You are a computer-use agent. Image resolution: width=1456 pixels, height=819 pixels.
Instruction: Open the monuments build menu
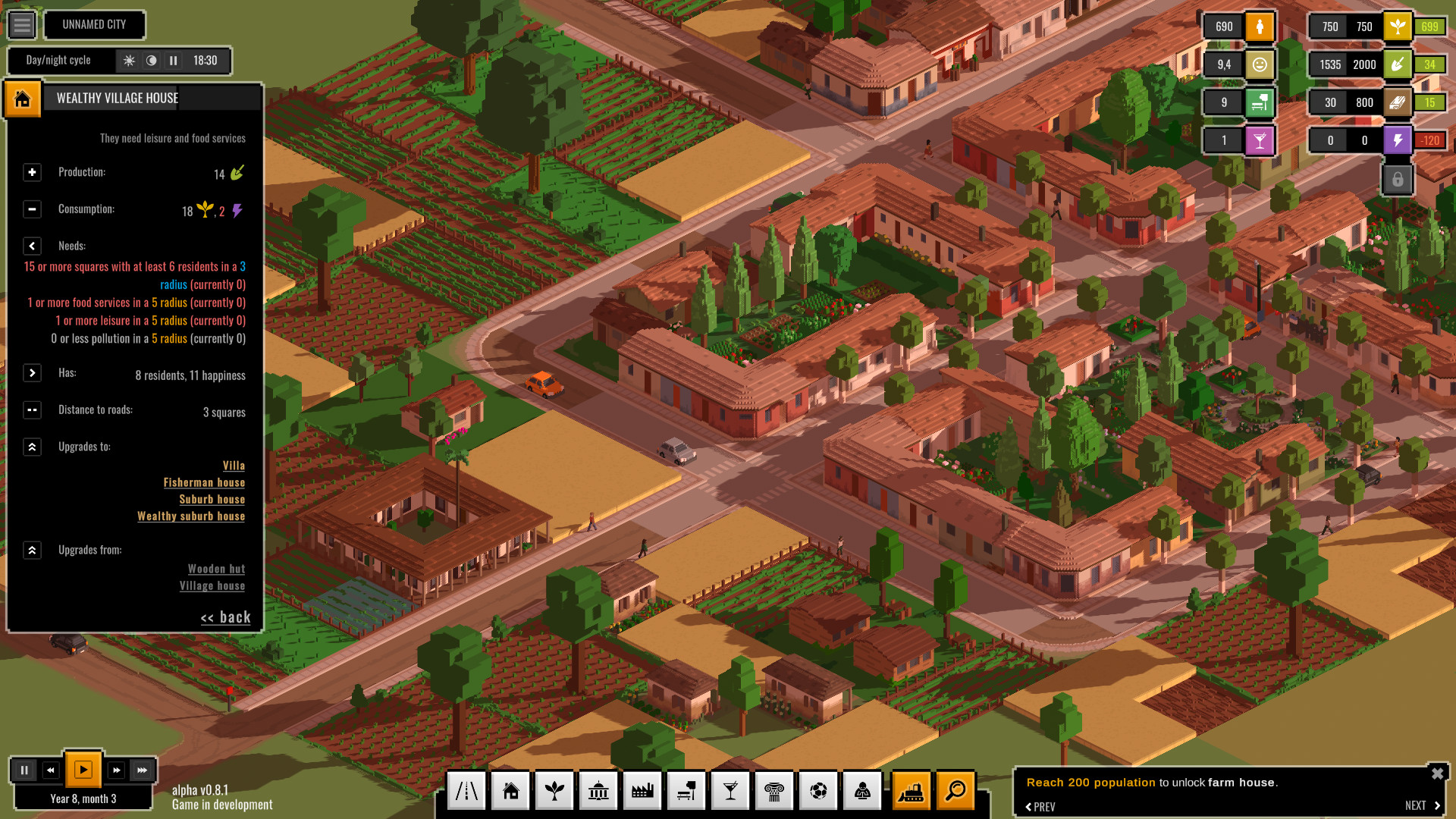pyautogui.click(x=774, y=790)
